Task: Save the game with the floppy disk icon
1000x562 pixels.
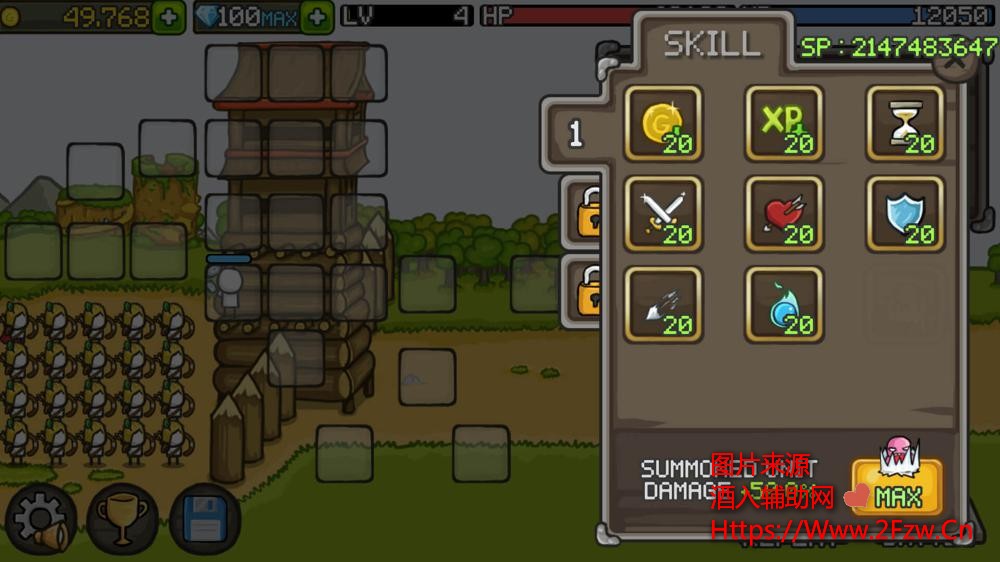Action: coord(205,520)
